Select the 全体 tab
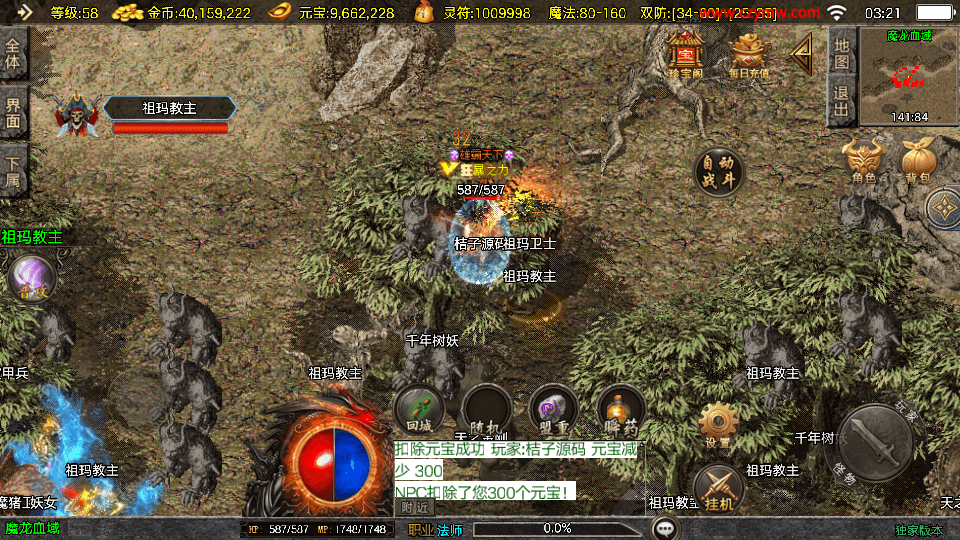Image resolution: width=960 pixels, height=540 pixels. (x=13, y=53)
